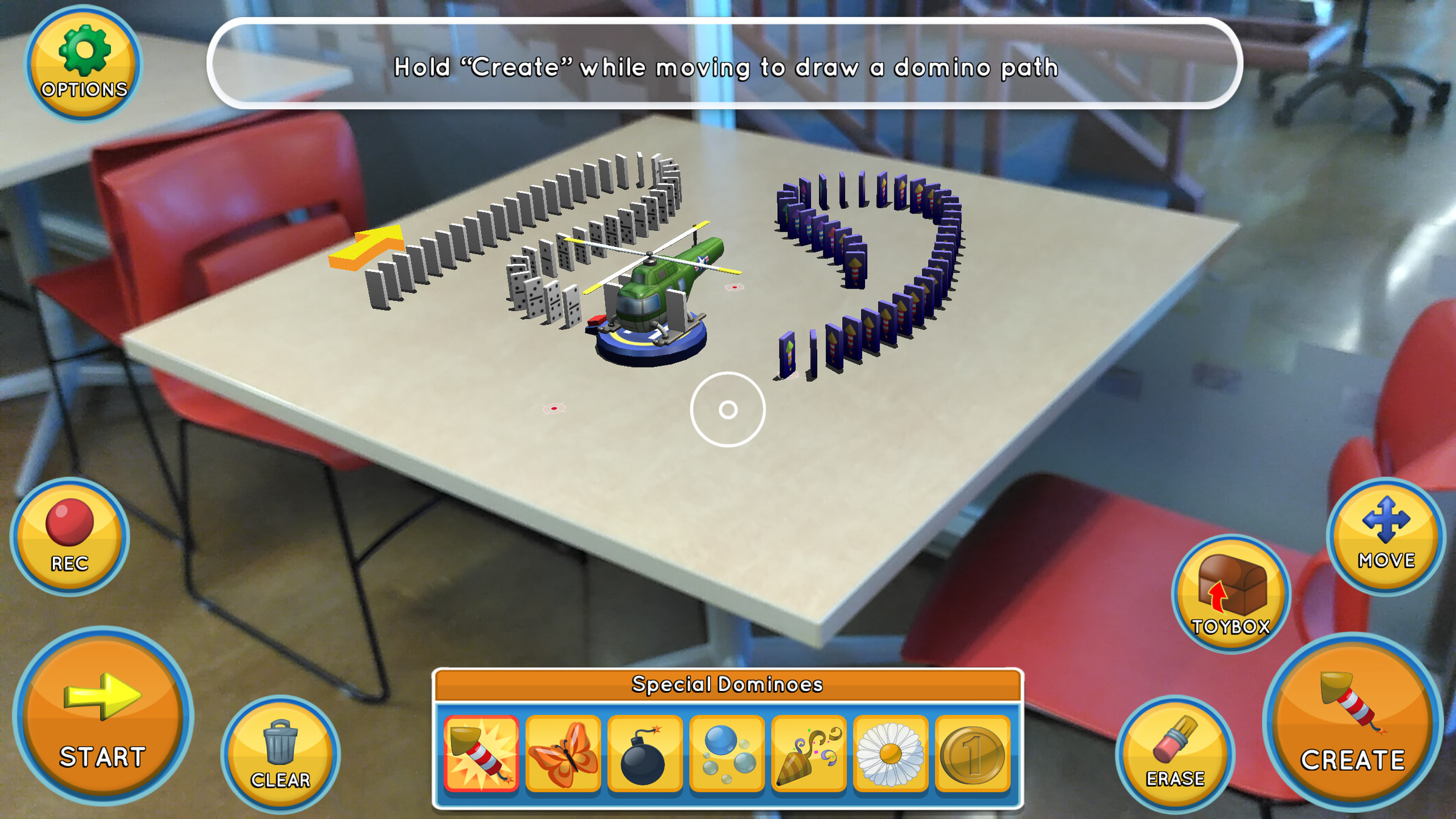Tap the Create button

click(x=1352, y=723)
